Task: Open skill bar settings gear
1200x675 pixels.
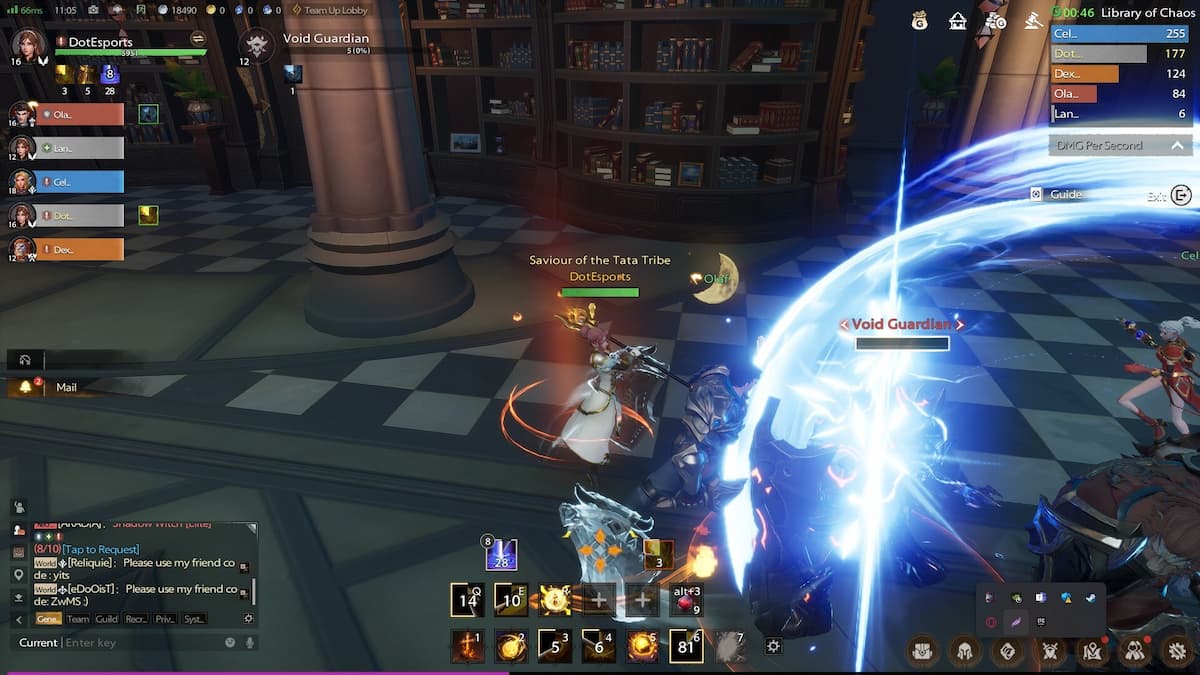Action: tap(773, 647)
